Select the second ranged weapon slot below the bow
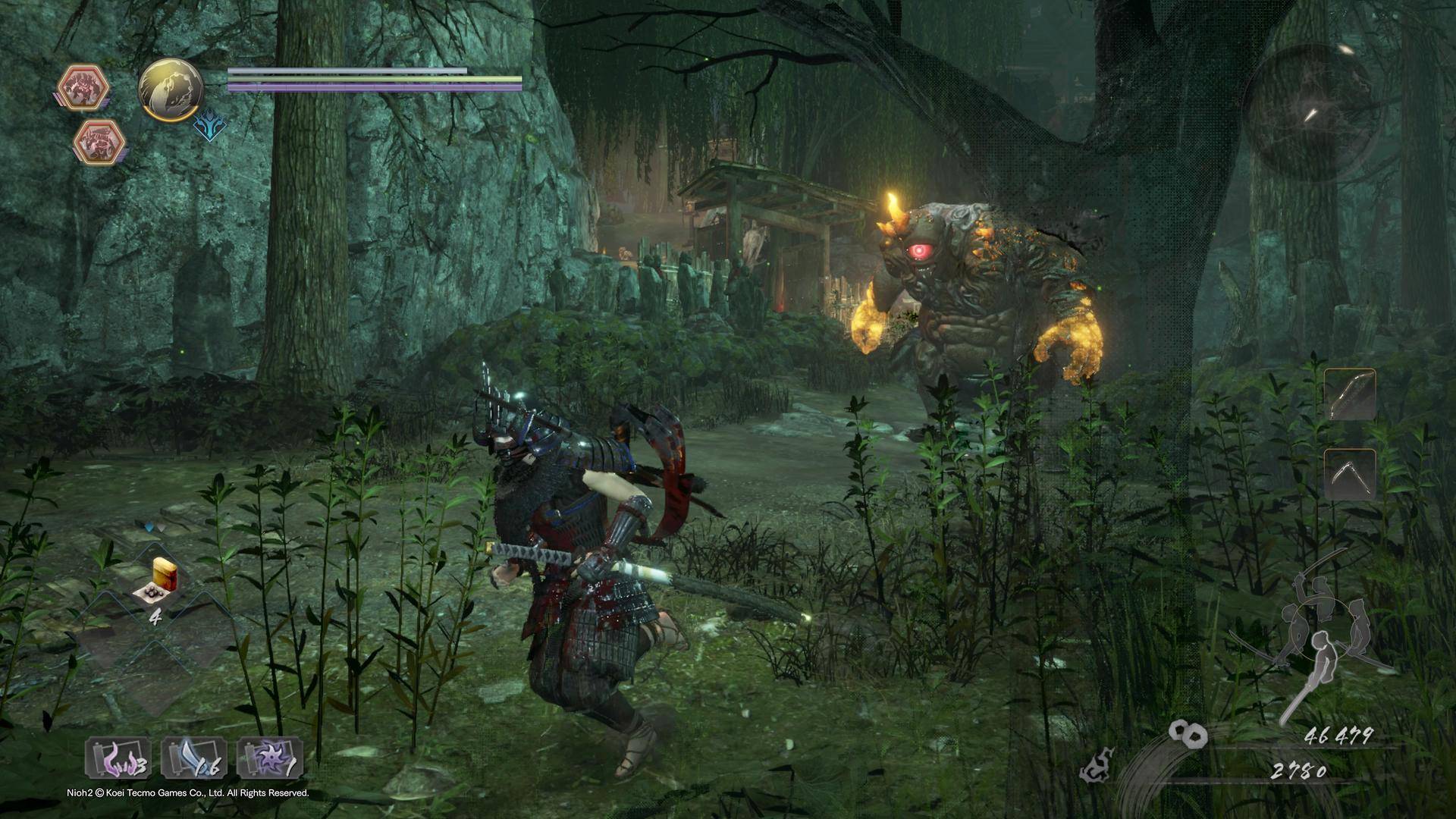The image size is (1456, 819). pyautogui.click(x=1350, y=474)
